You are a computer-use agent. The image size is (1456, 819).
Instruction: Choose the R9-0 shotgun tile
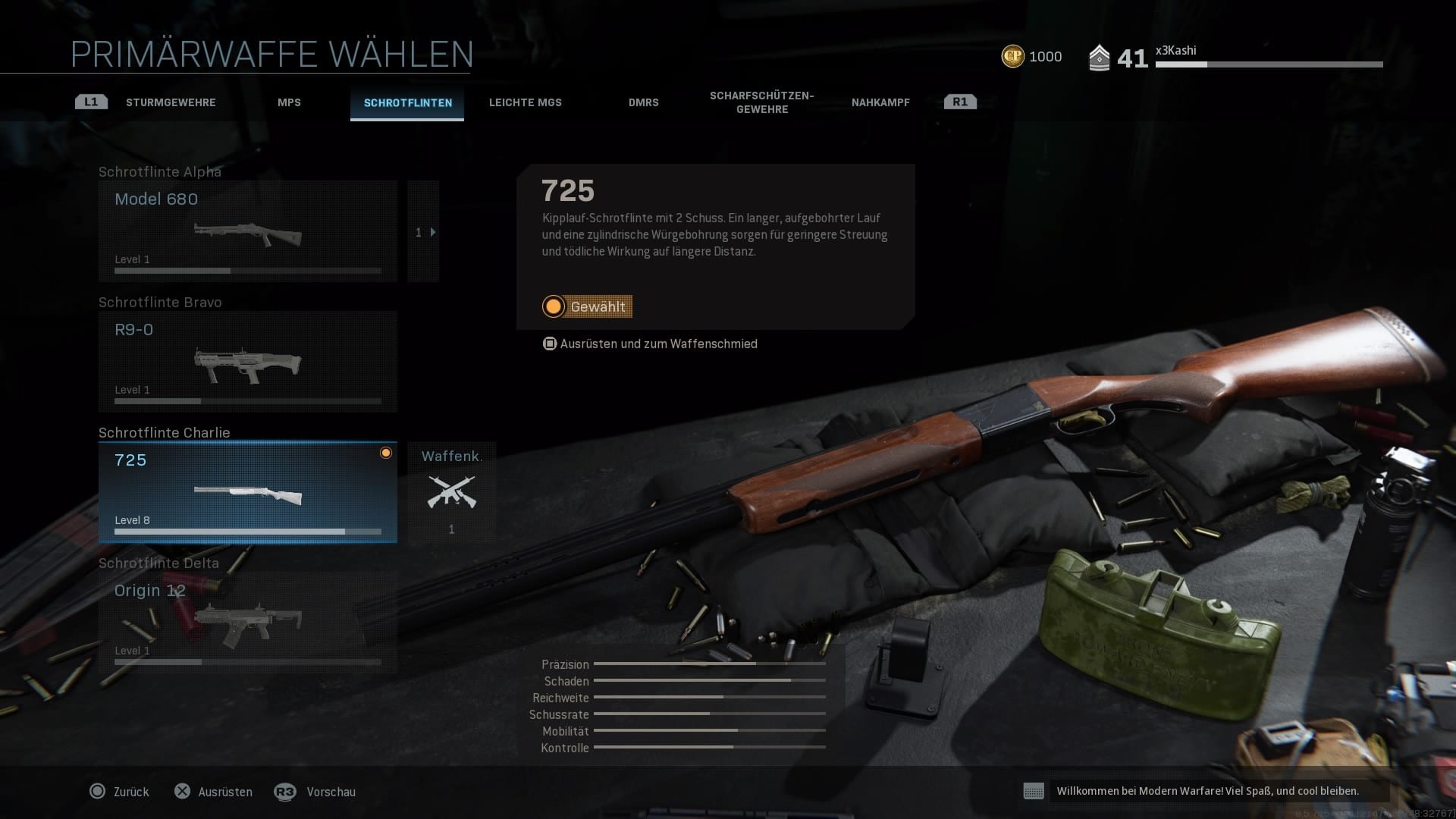click(247, 362)
